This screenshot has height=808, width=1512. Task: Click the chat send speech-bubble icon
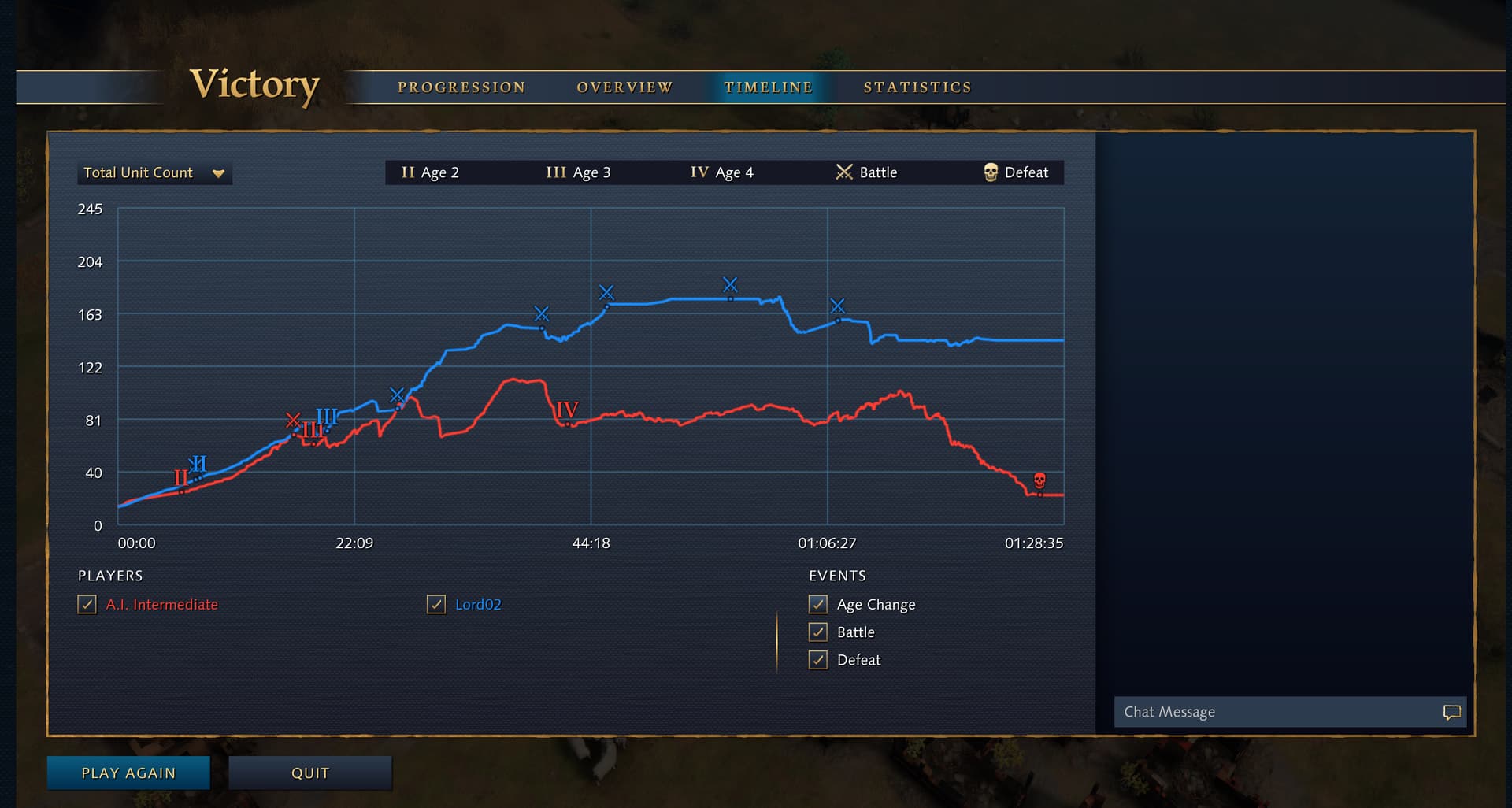point(1451,712)
